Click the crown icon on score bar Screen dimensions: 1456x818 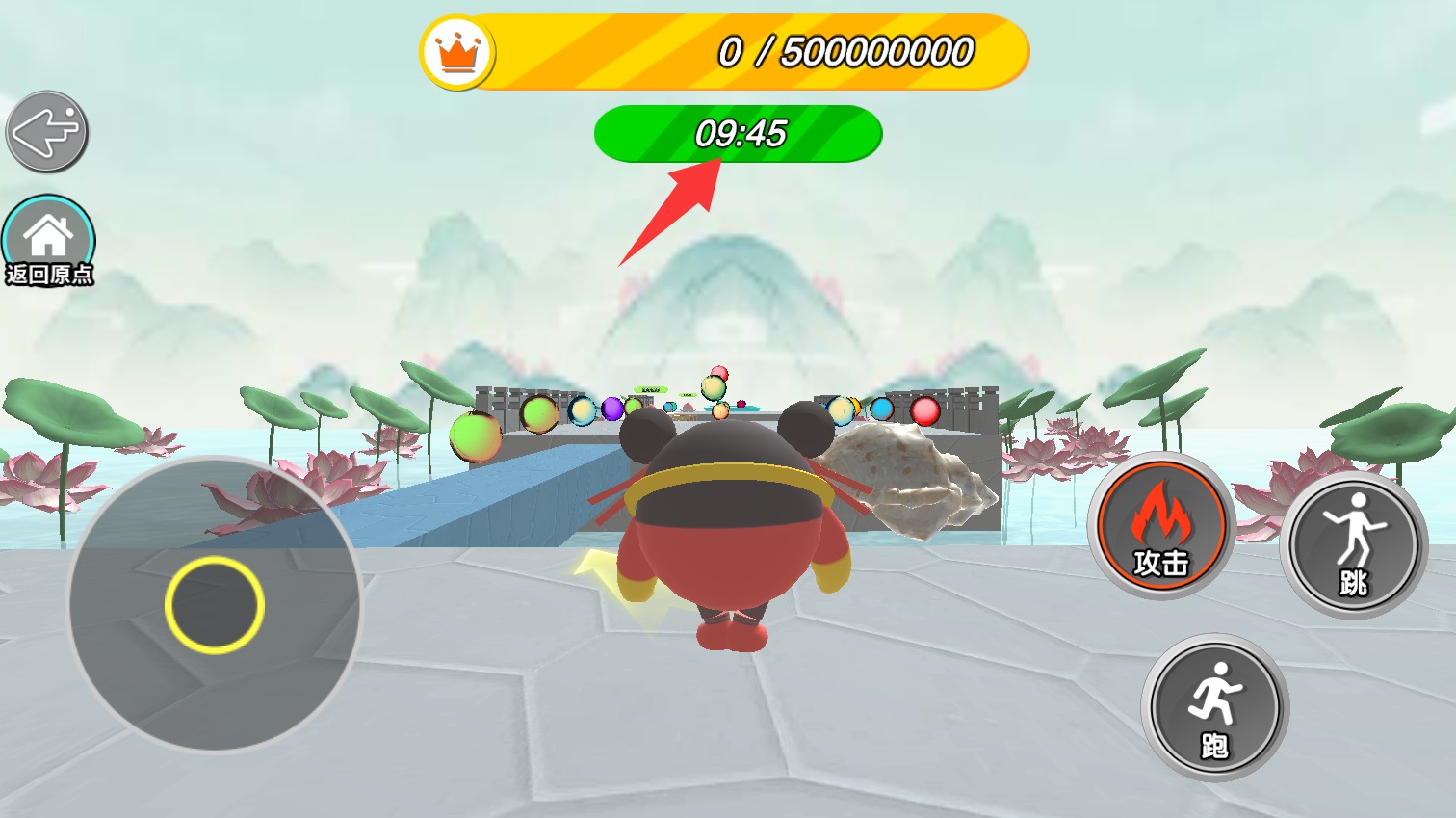458,53
